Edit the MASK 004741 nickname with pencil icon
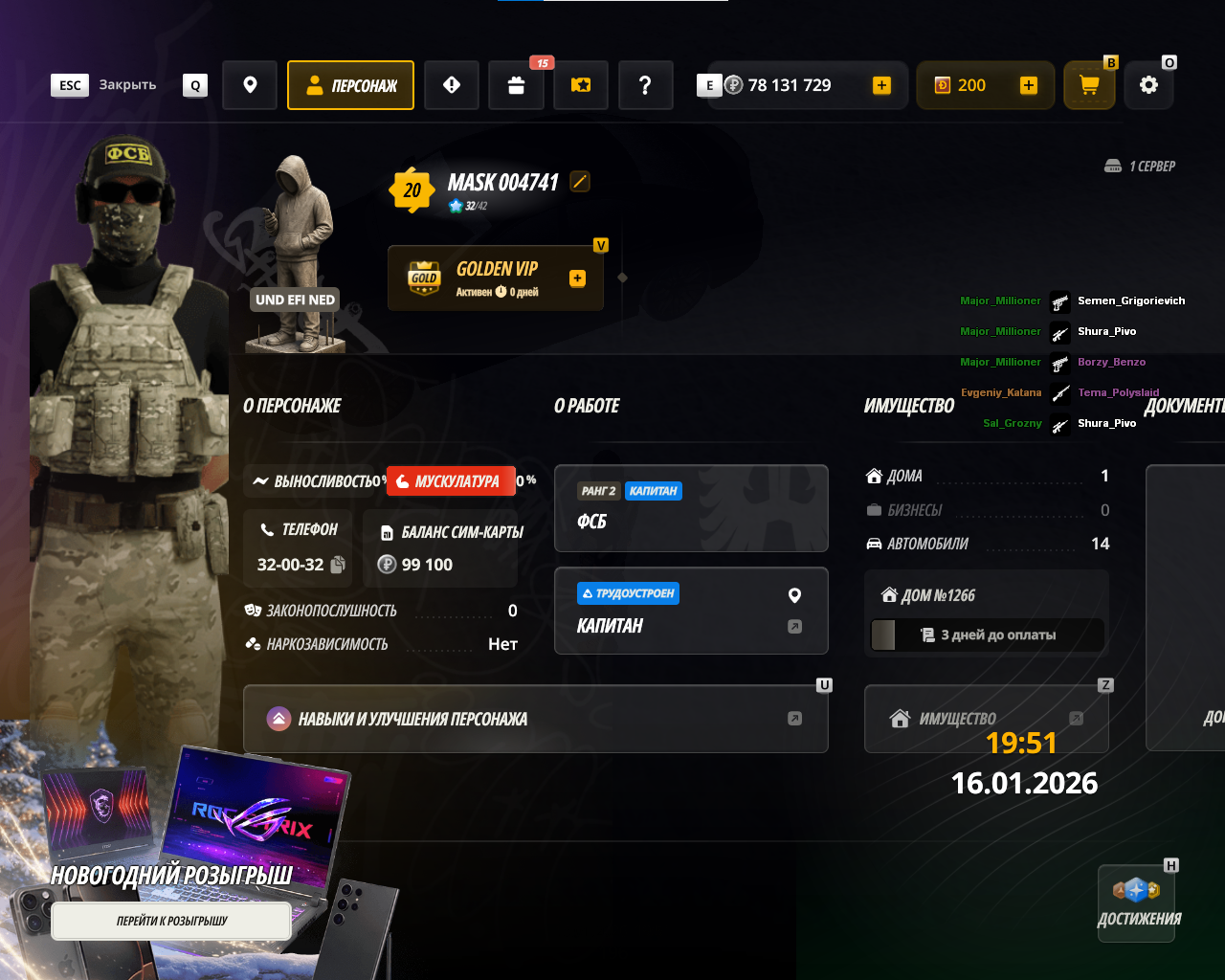Image resolution: width=1225 pixels, height=980 pixels. 580,181
